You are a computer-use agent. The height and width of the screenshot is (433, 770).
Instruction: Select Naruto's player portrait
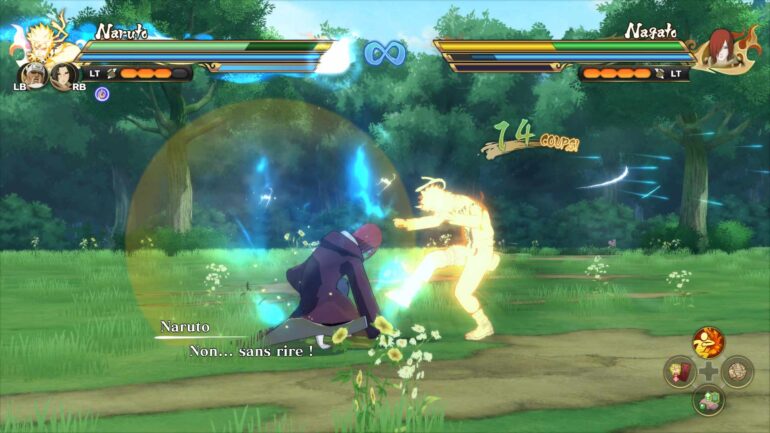[41, 42]
